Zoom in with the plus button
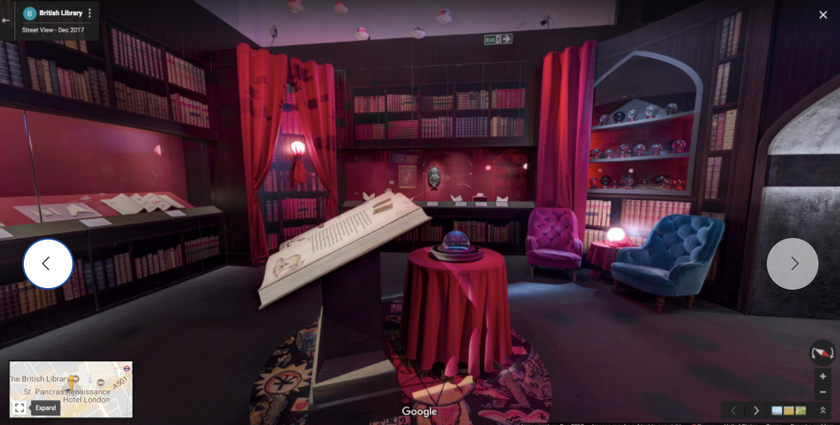 (x=823, y=376)
